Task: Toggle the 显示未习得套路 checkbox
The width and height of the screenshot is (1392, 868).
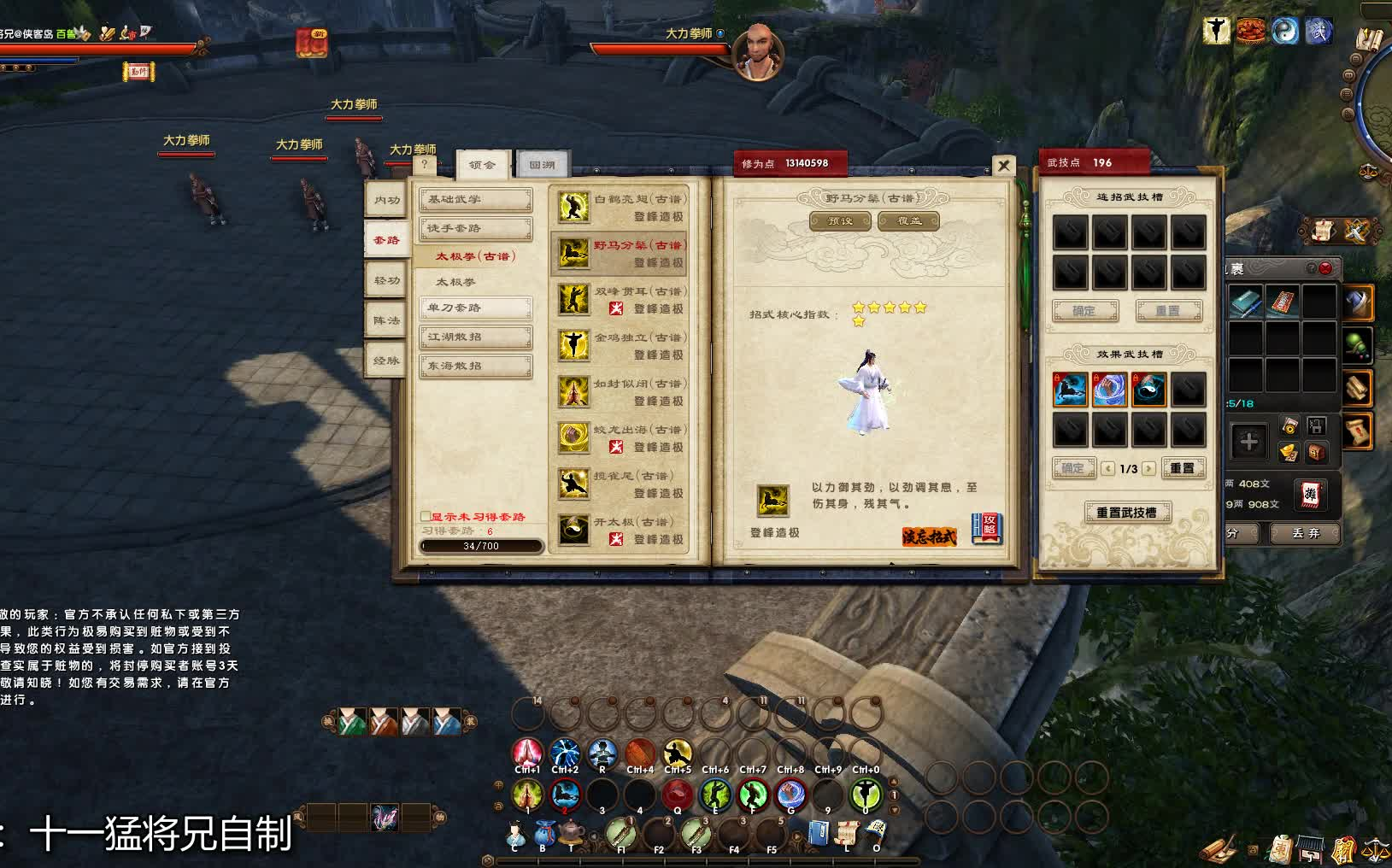Action: [x=425, y=517]
